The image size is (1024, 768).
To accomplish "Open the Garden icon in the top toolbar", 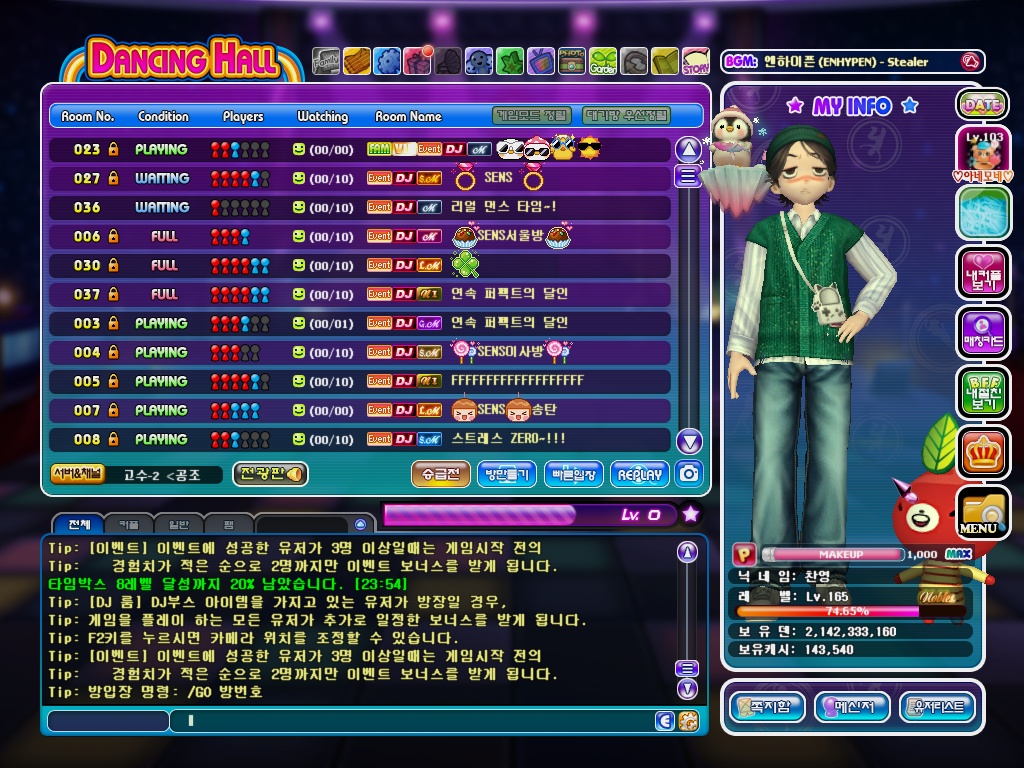I will click(603, 62).
